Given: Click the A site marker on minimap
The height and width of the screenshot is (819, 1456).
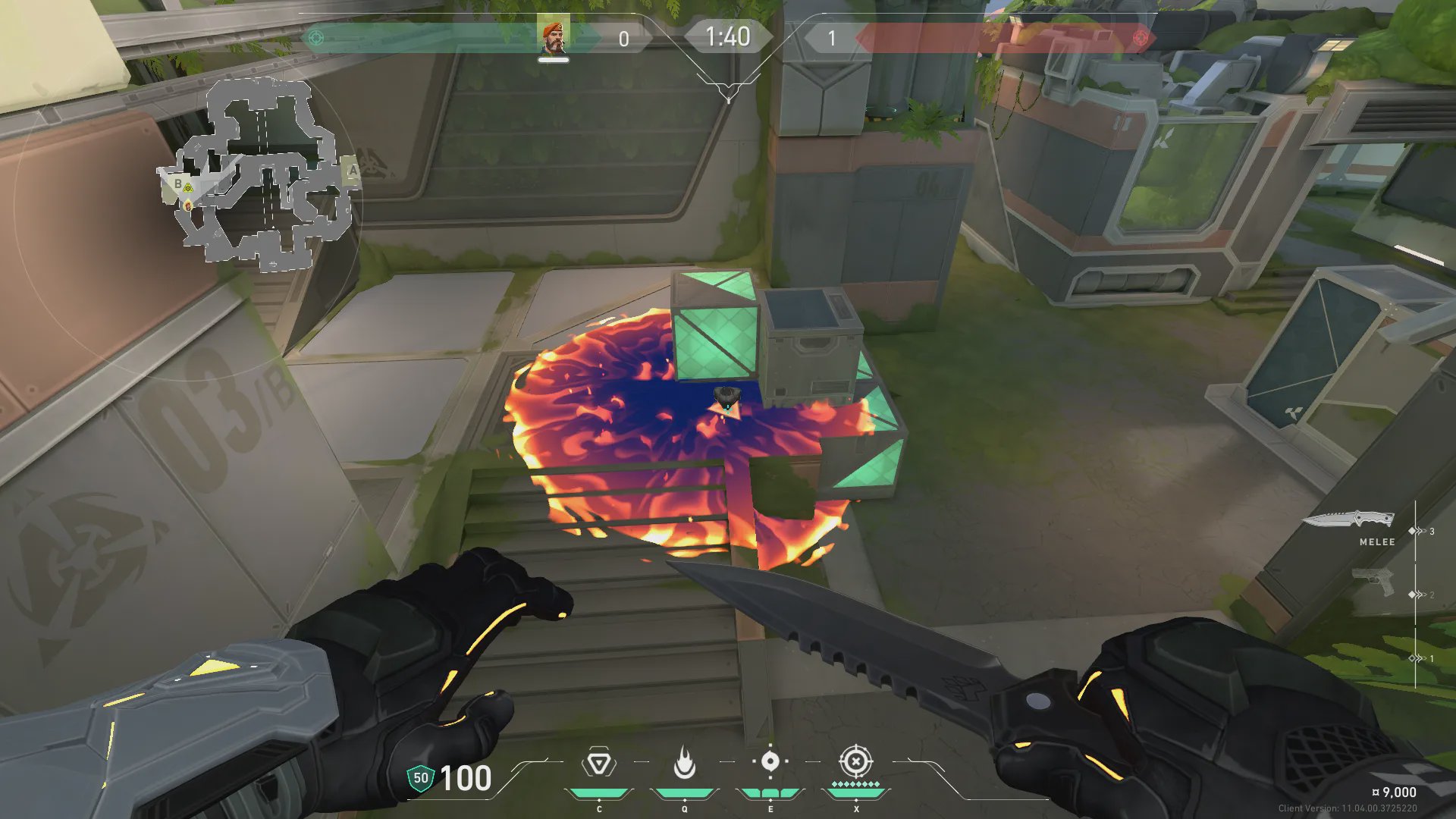Looking at the screenshot, I should click(x=352, y=171).
